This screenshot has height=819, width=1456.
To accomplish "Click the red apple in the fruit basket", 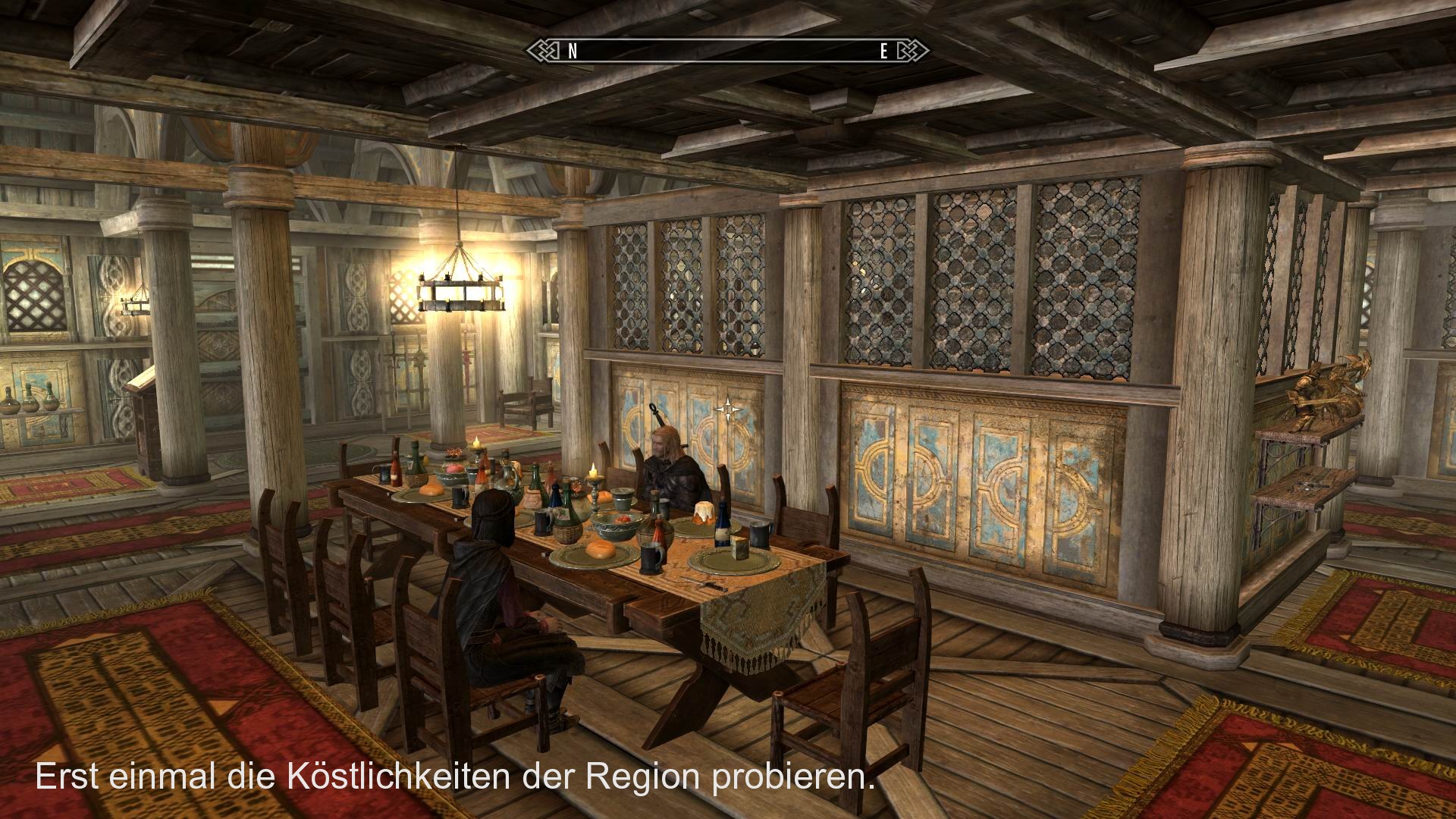I will tap(453, 468).
